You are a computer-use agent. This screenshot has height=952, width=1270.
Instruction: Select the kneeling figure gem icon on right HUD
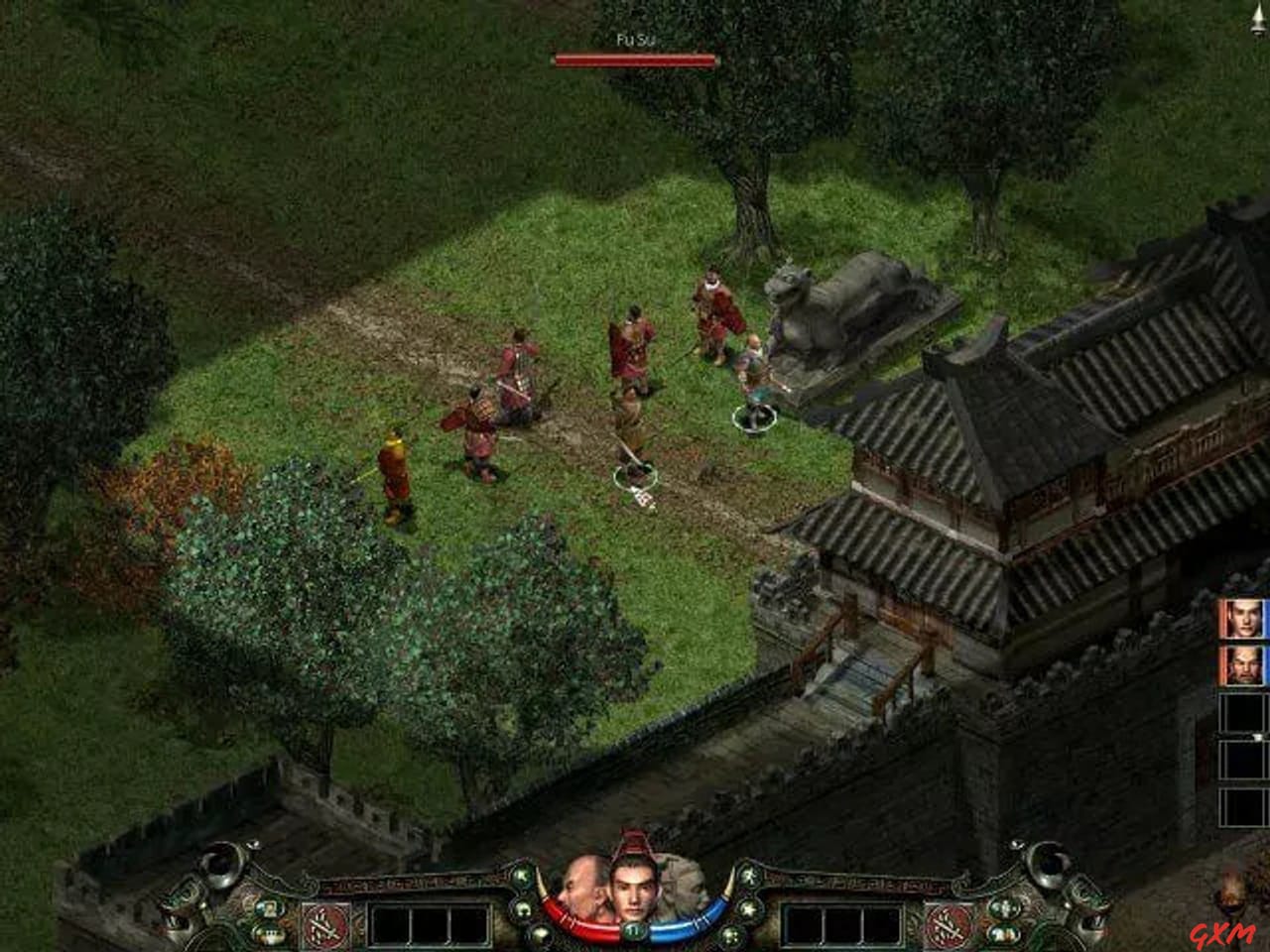pos(748,909)
